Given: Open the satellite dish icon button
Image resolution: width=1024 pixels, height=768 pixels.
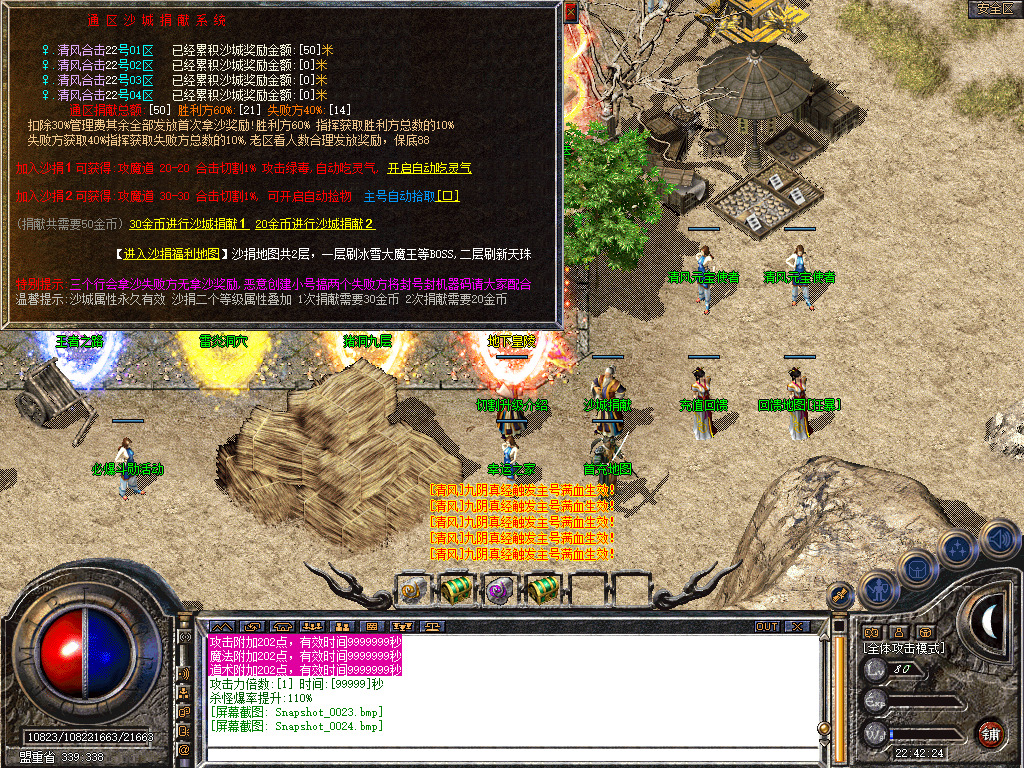Looking at the screenshot, I should pos(840,593).
